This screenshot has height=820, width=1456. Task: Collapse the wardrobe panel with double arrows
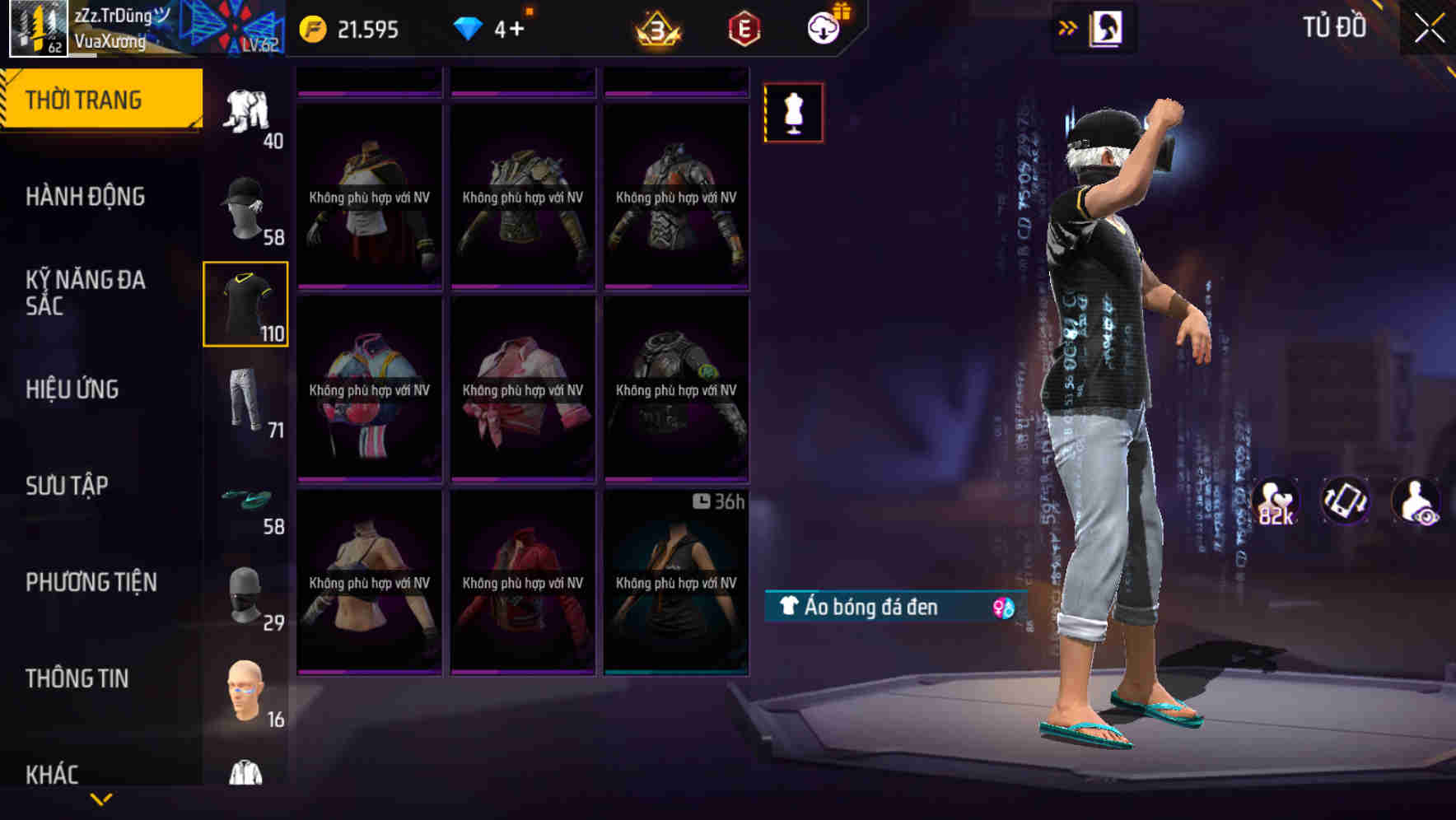point(1066,26)
